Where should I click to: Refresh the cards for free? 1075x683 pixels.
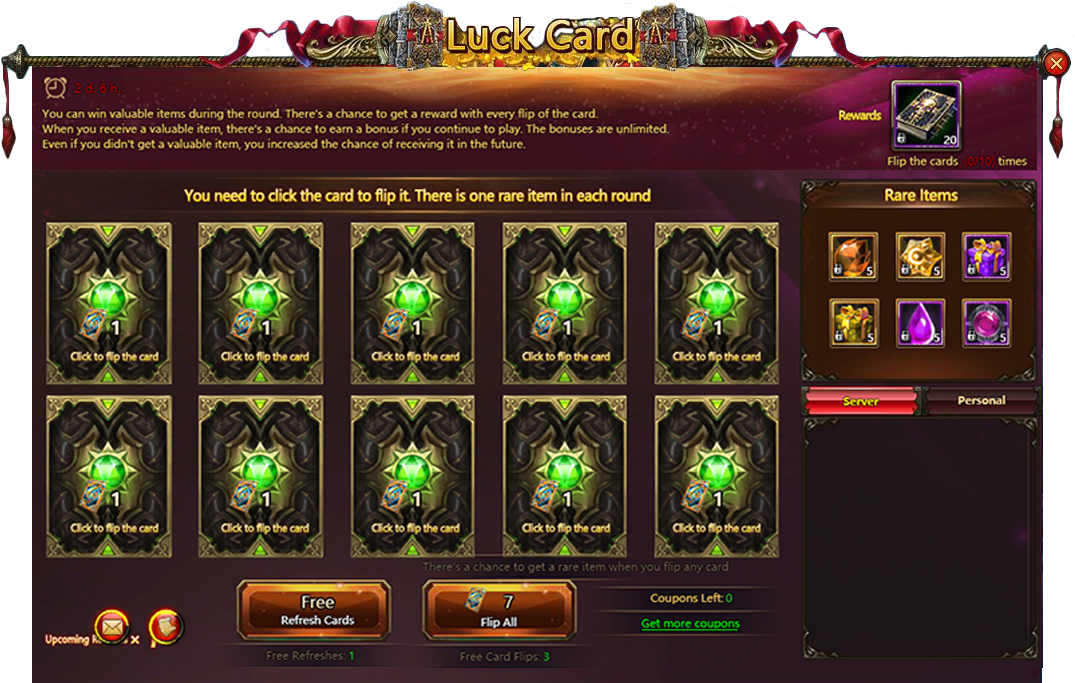pos(316,610)
